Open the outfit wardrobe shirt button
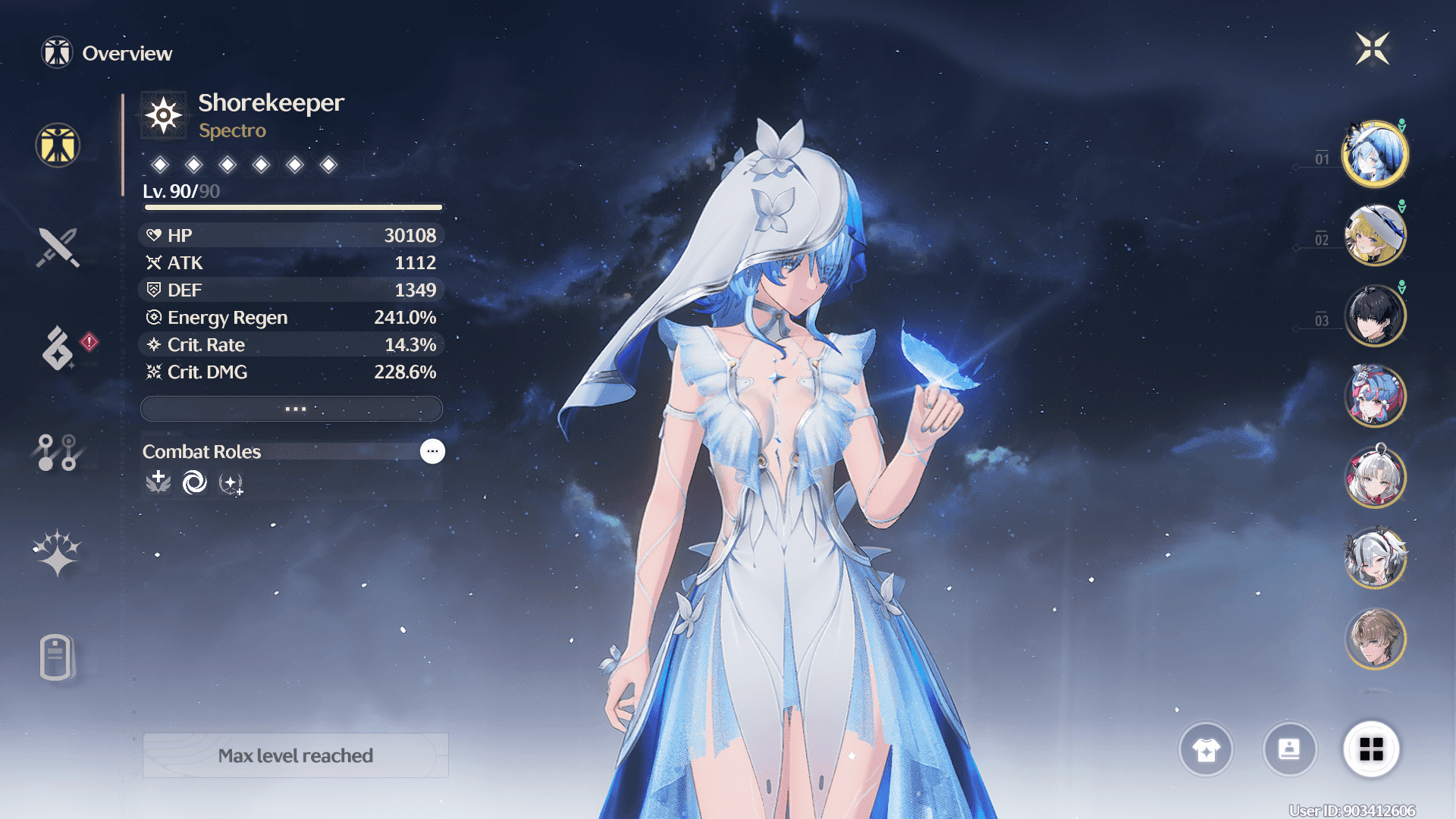The height and width of the screenshot is (819, 1456). [x=1206, y=749]
